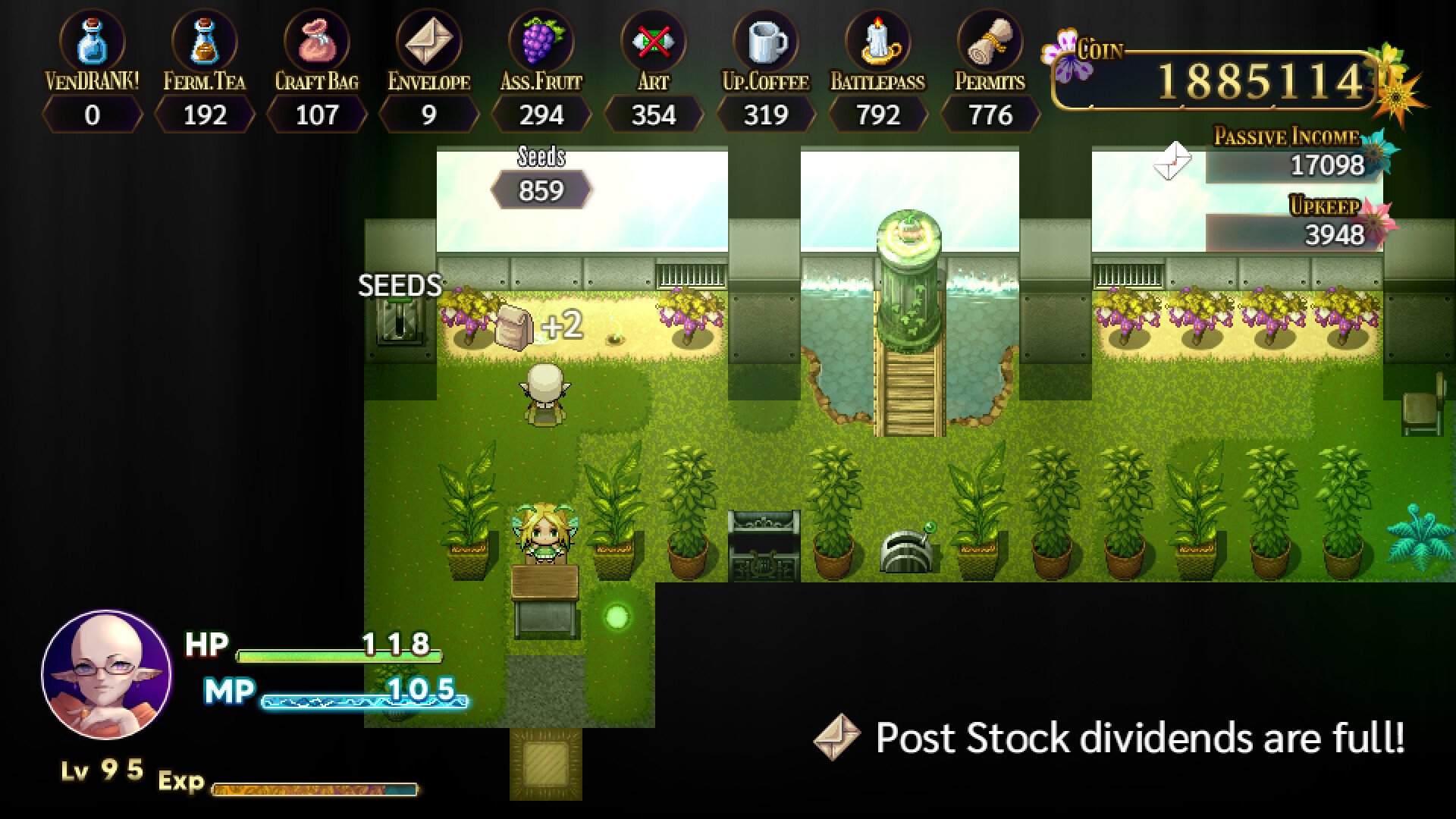
Task: Select the Ferm.Tea bottle icon
Action: (204, 42)
